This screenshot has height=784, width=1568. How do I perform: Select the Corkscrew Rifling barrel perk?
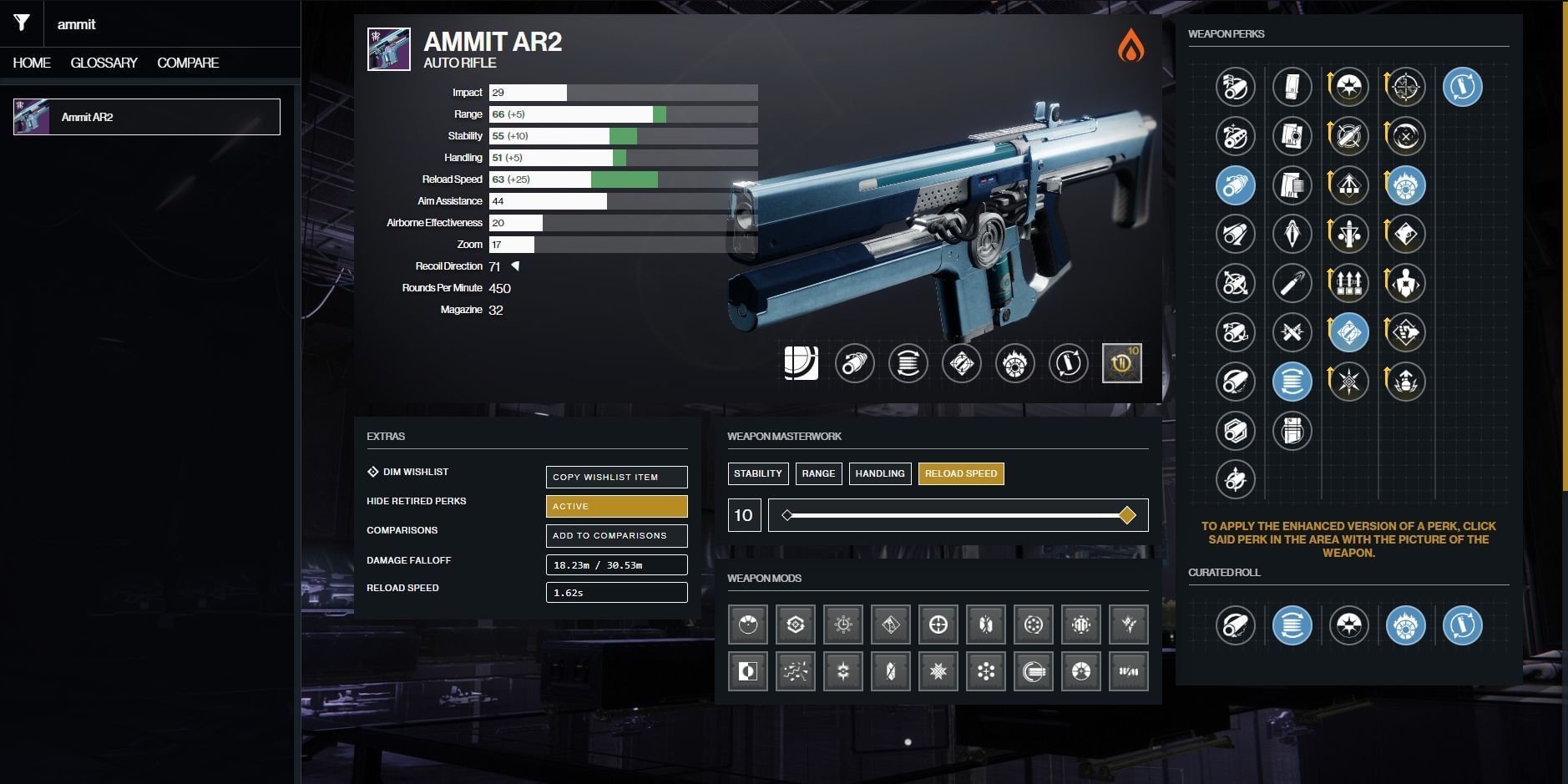[x=1237, y=185]
